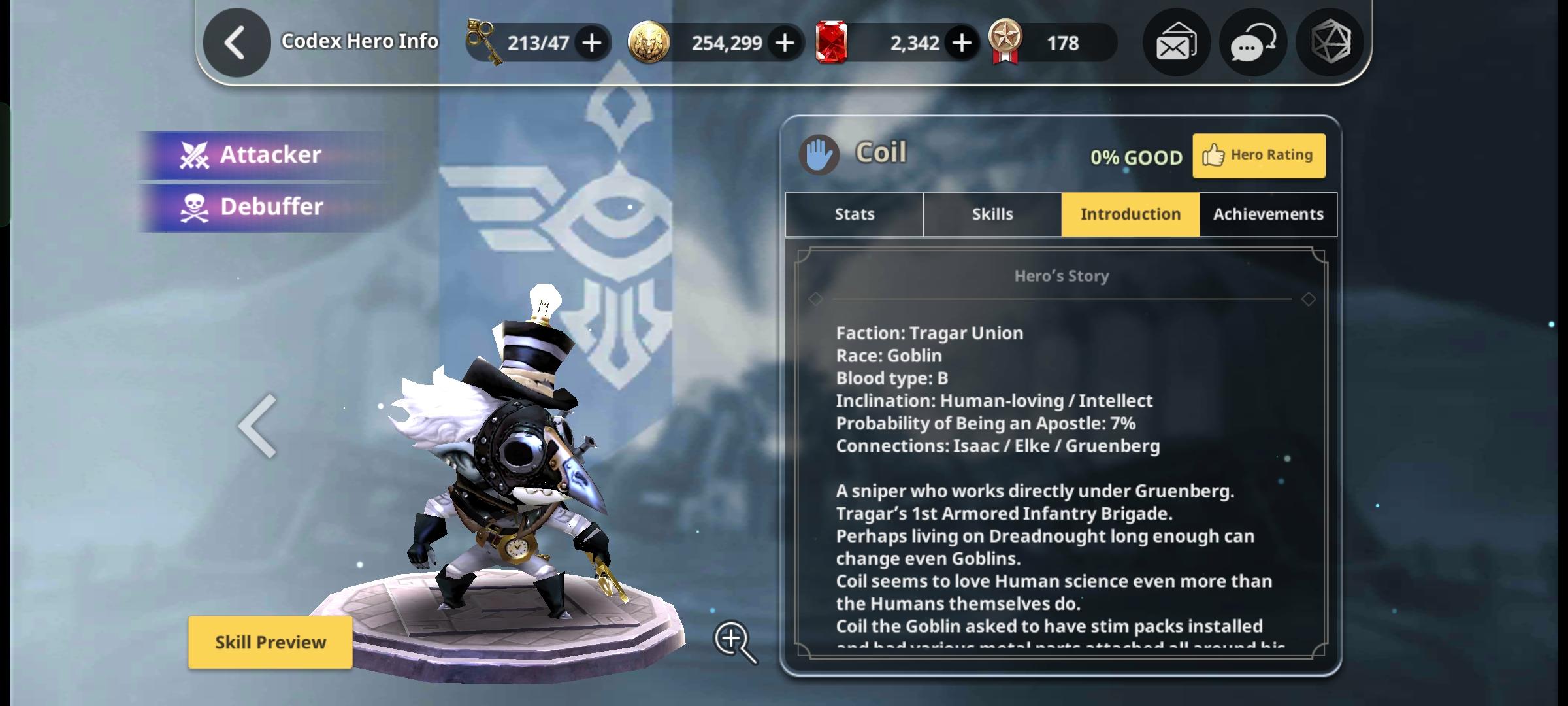Click plus to add more keys
This screenshot has width=1568, height=706.
592,42
